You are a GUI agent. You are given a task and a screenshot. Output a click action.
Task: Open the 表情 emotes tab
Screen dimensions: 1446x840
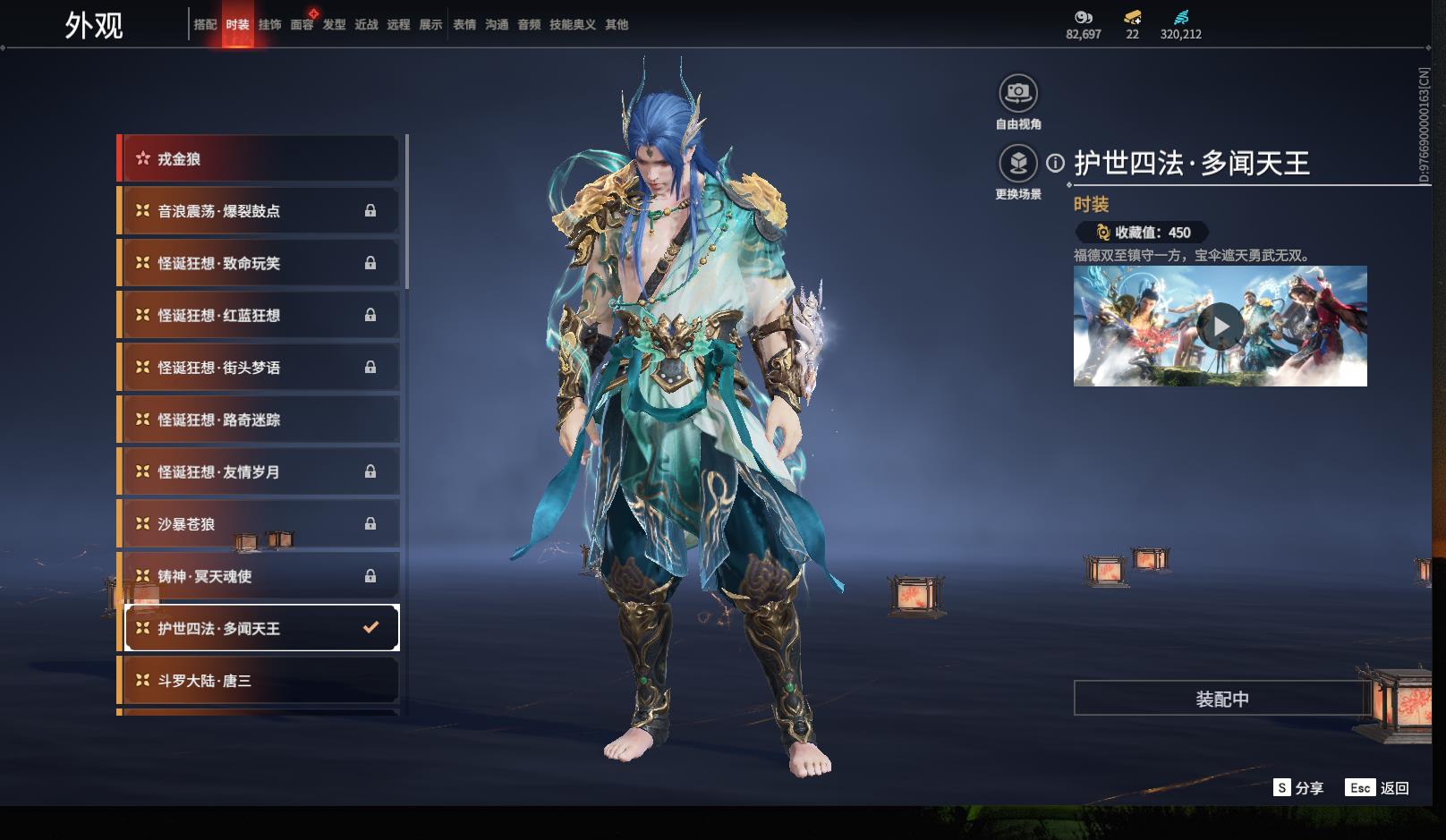pos(464,25)
